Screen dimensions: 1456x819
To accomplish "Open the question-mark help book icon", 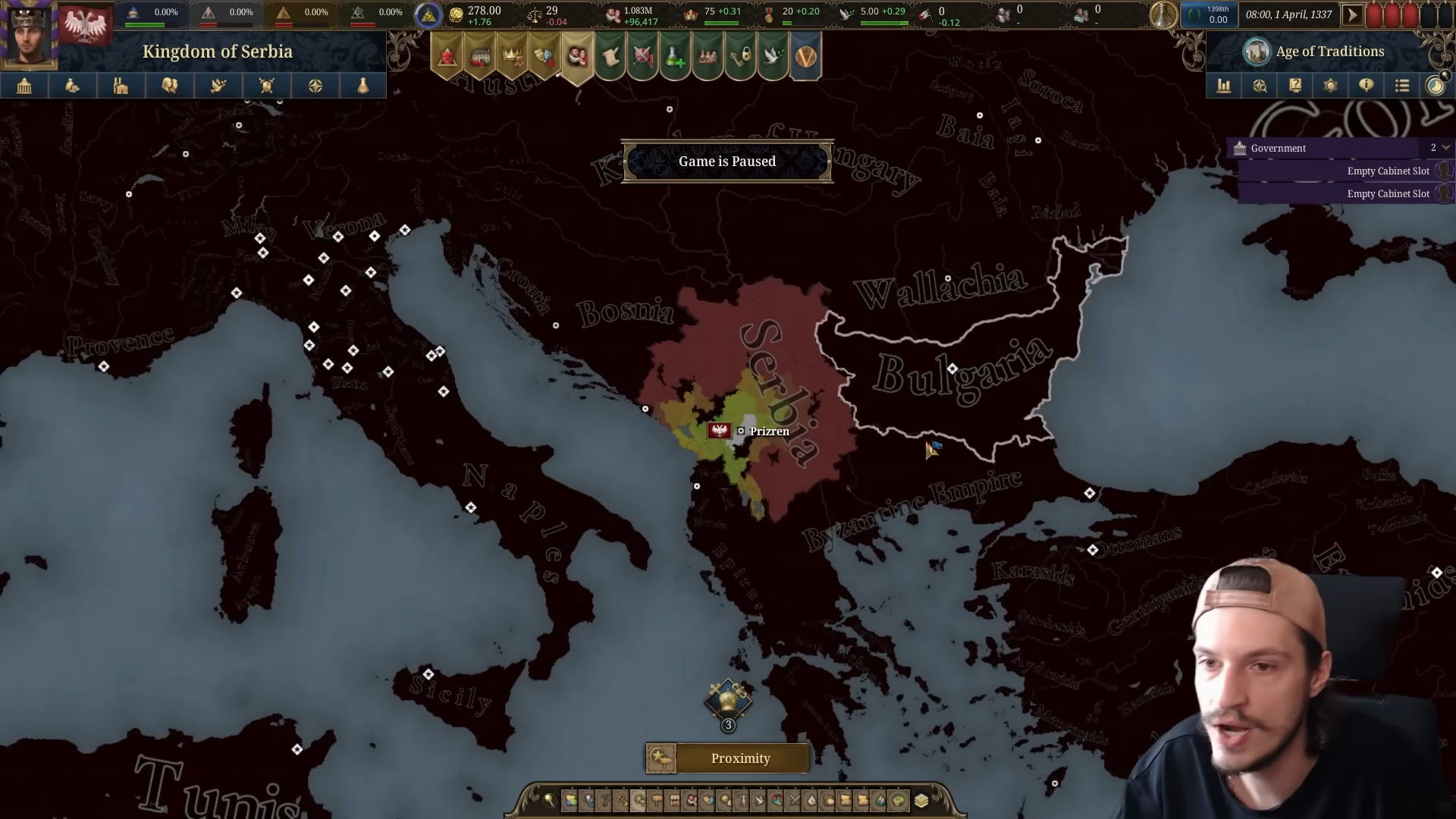I will point(1295,86).
